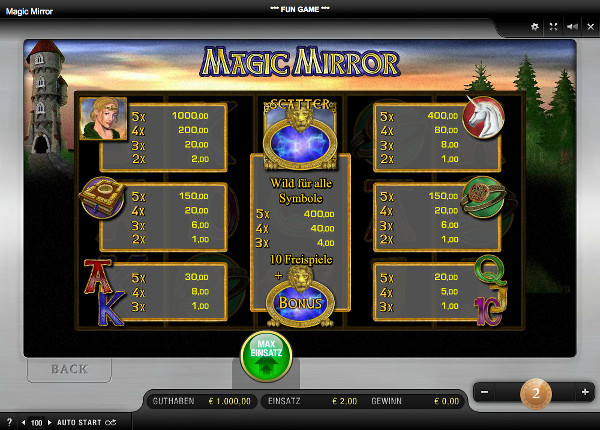
Task: Start Auto Start spins
Action: pos(80,423)
